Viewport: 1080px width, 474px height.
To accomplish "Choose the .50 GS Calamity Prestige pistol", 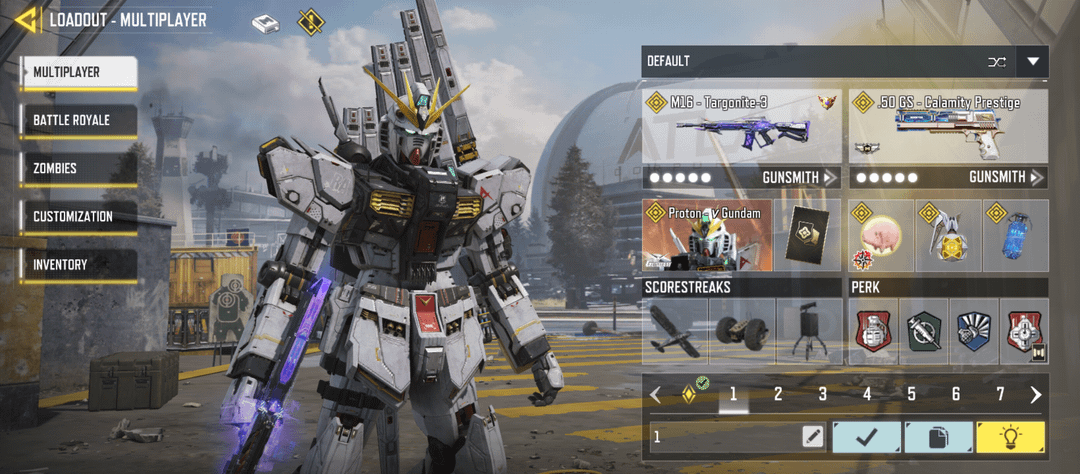I will 947,127.
